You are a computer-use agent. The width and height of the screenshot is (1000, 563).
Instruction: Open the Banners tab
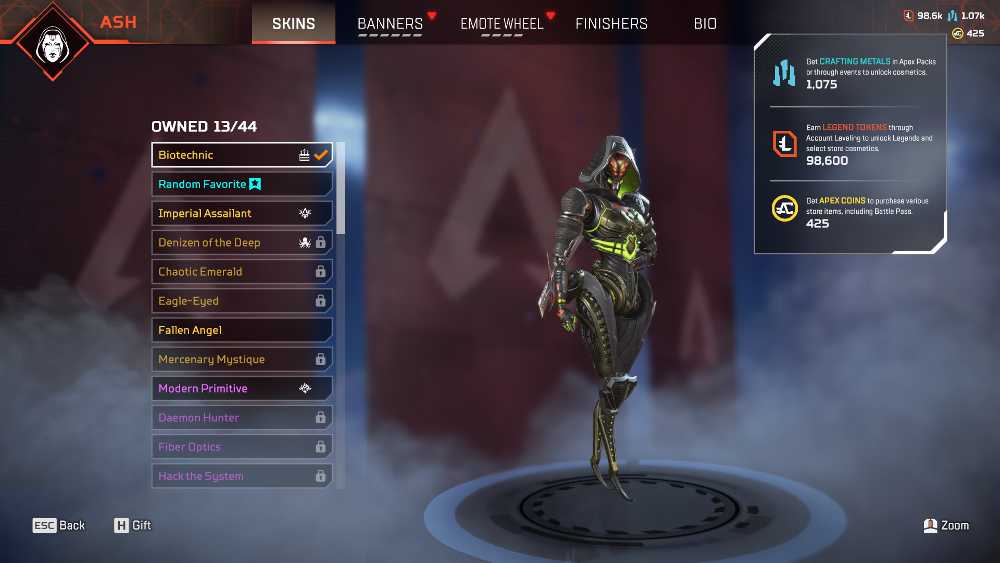(390, 24)
